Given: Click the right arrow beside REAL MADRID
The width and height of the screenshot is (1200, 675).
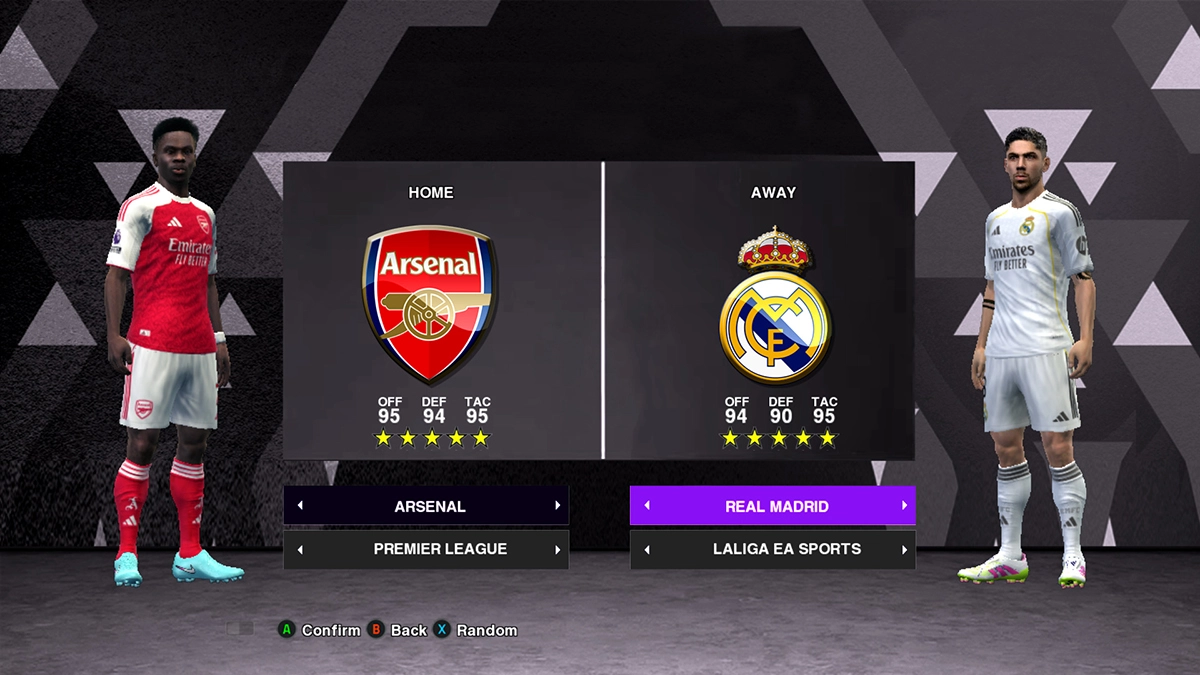Looking at the screenshot, I should [x=904, y=506].
